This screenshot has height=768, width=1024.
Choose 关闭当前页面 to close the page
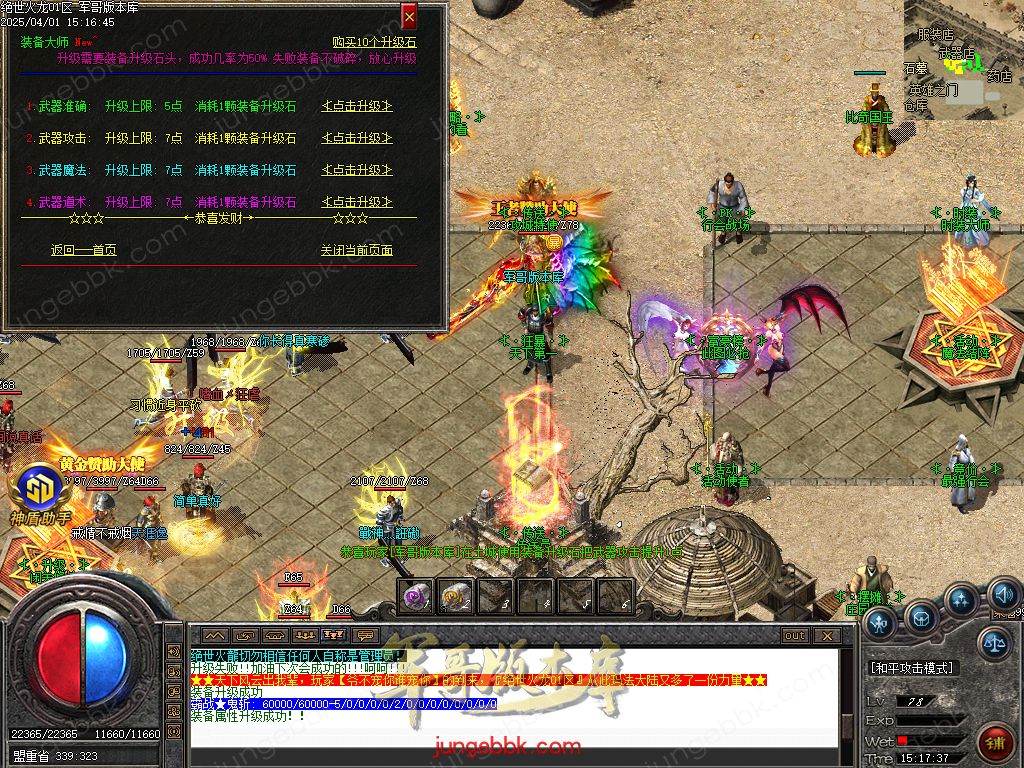point(356,250)
